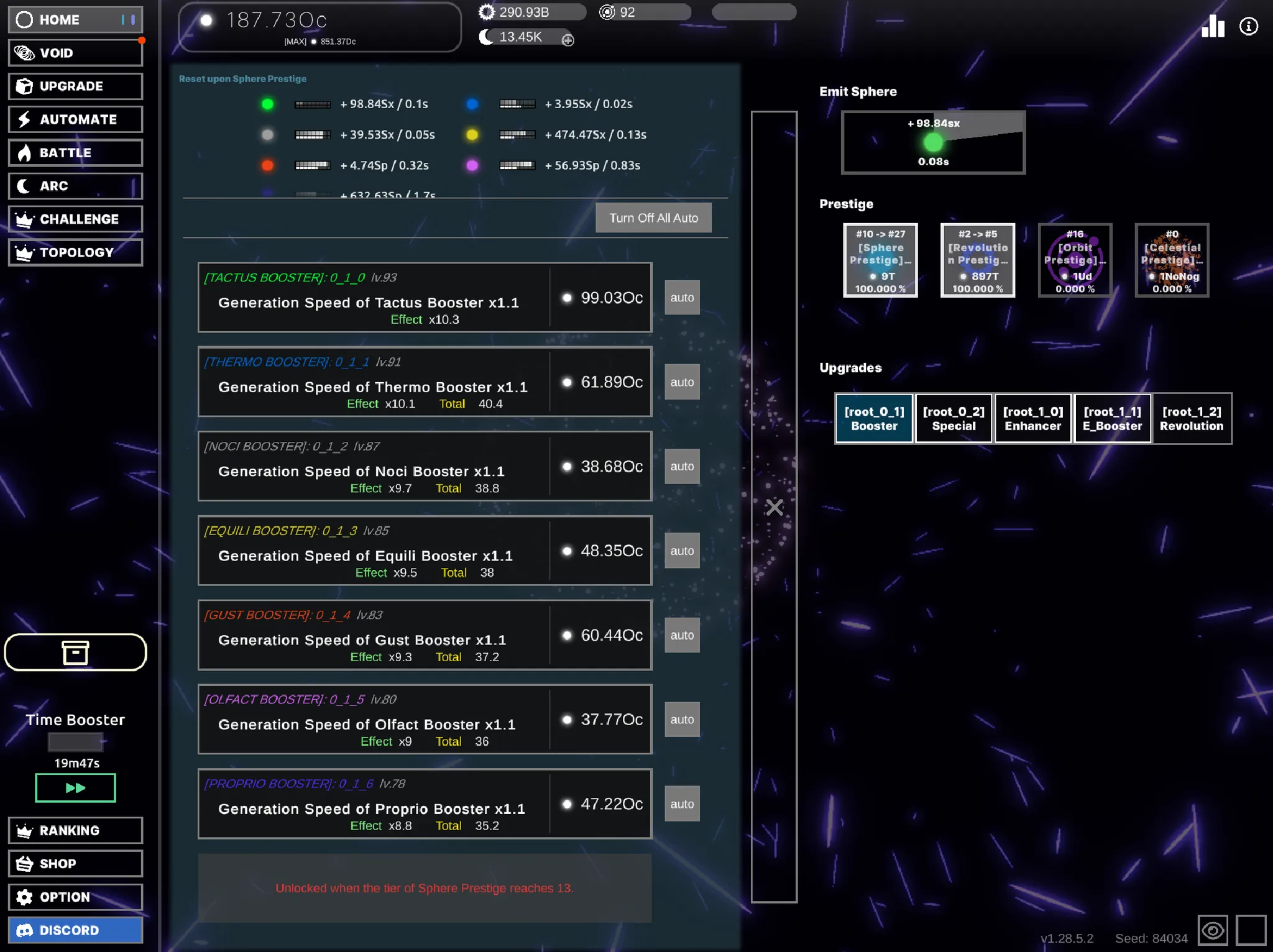This screenshot has height=952, width=1273.
Task: Click the info icon top right
Action: (x=1249, y=26)
